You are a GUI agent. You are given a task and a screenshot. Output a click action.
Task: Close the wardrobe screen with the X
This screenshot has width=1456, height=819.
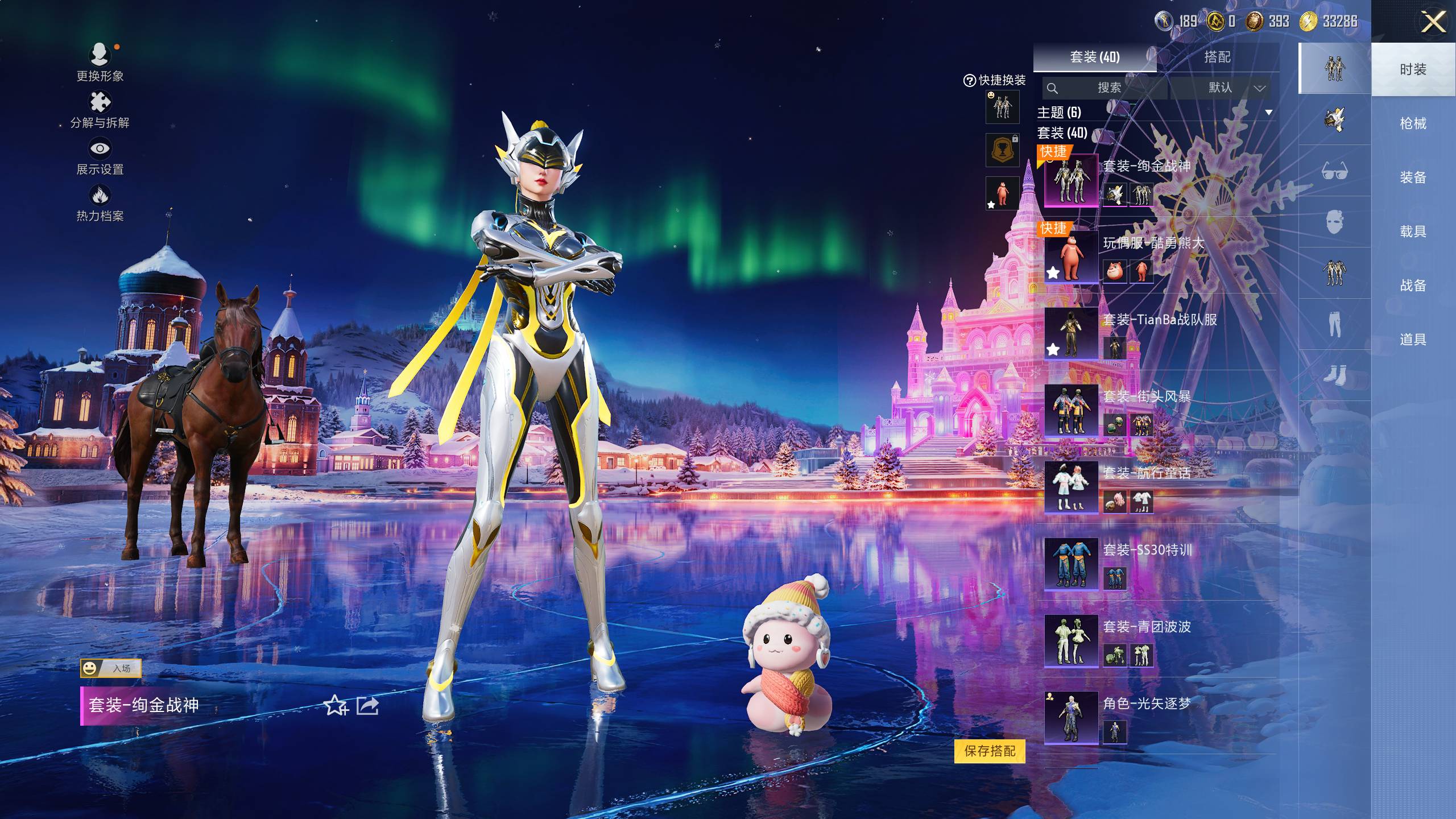coord(1433,23)
